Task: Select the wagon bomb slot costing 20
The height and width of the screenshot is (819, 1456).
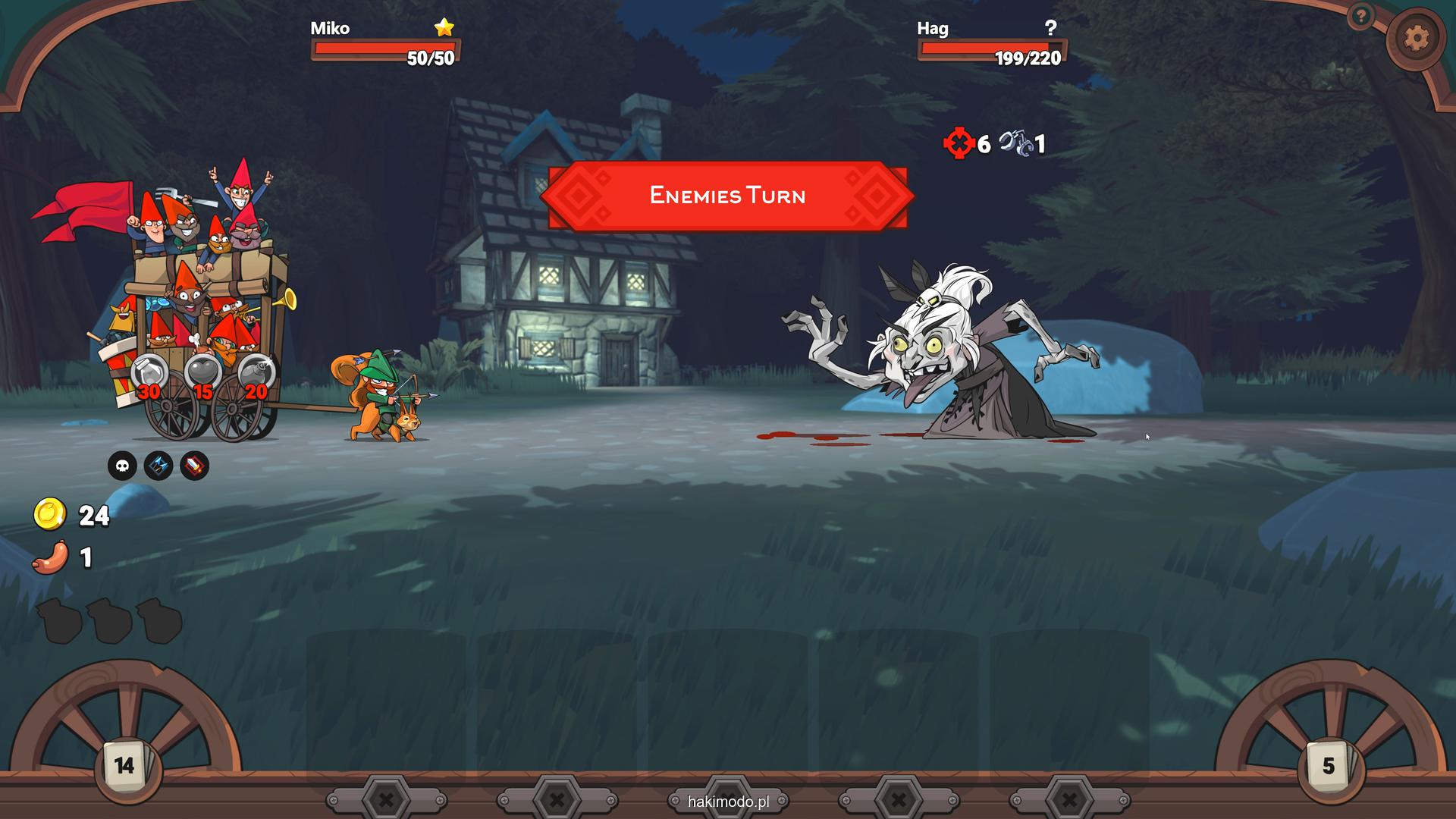Action: pos(256,373)
